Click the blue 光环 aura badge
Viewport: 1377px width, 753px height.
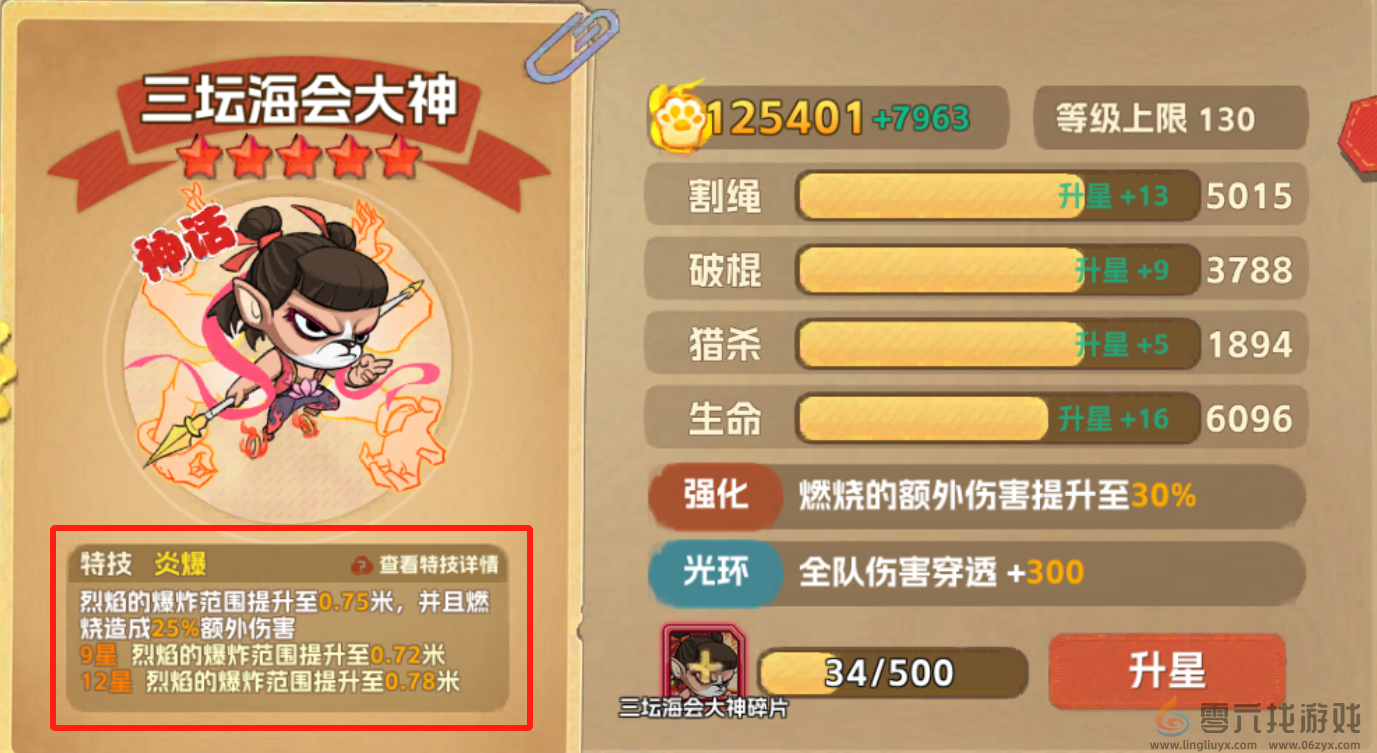click(714, 571)
